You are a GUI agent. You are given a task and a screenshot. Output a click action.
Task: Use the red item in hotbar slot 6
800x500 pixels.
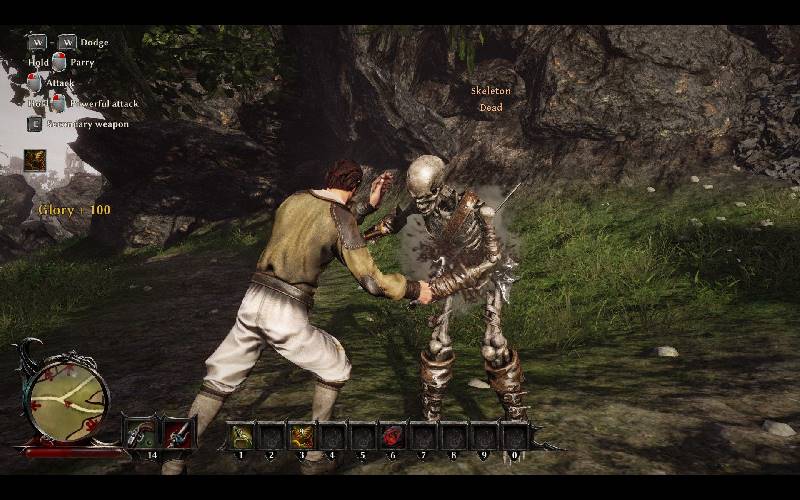click(x=392, y=436)
